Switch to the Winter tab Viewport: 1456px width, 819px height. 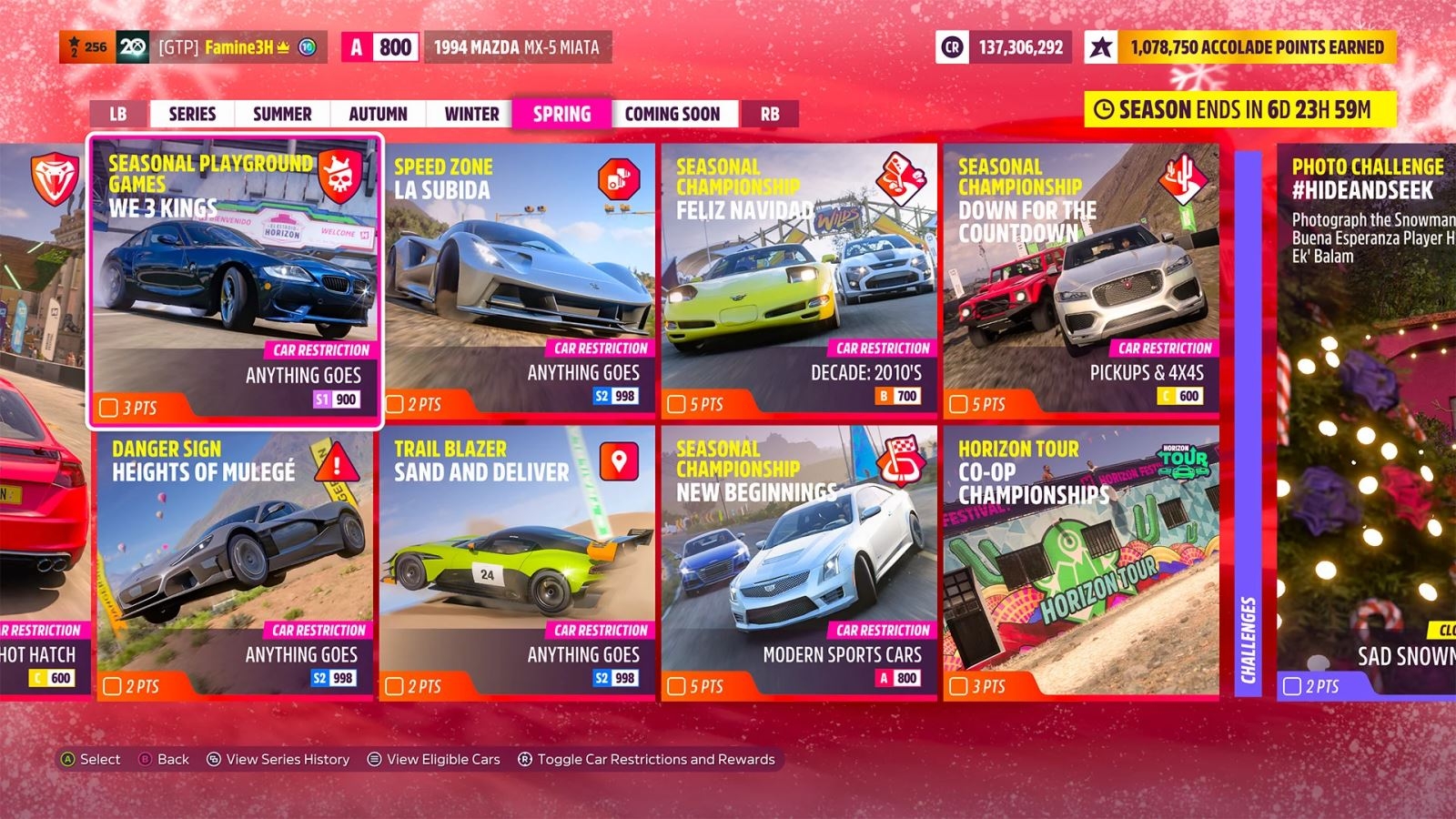[x=470, y=113]
